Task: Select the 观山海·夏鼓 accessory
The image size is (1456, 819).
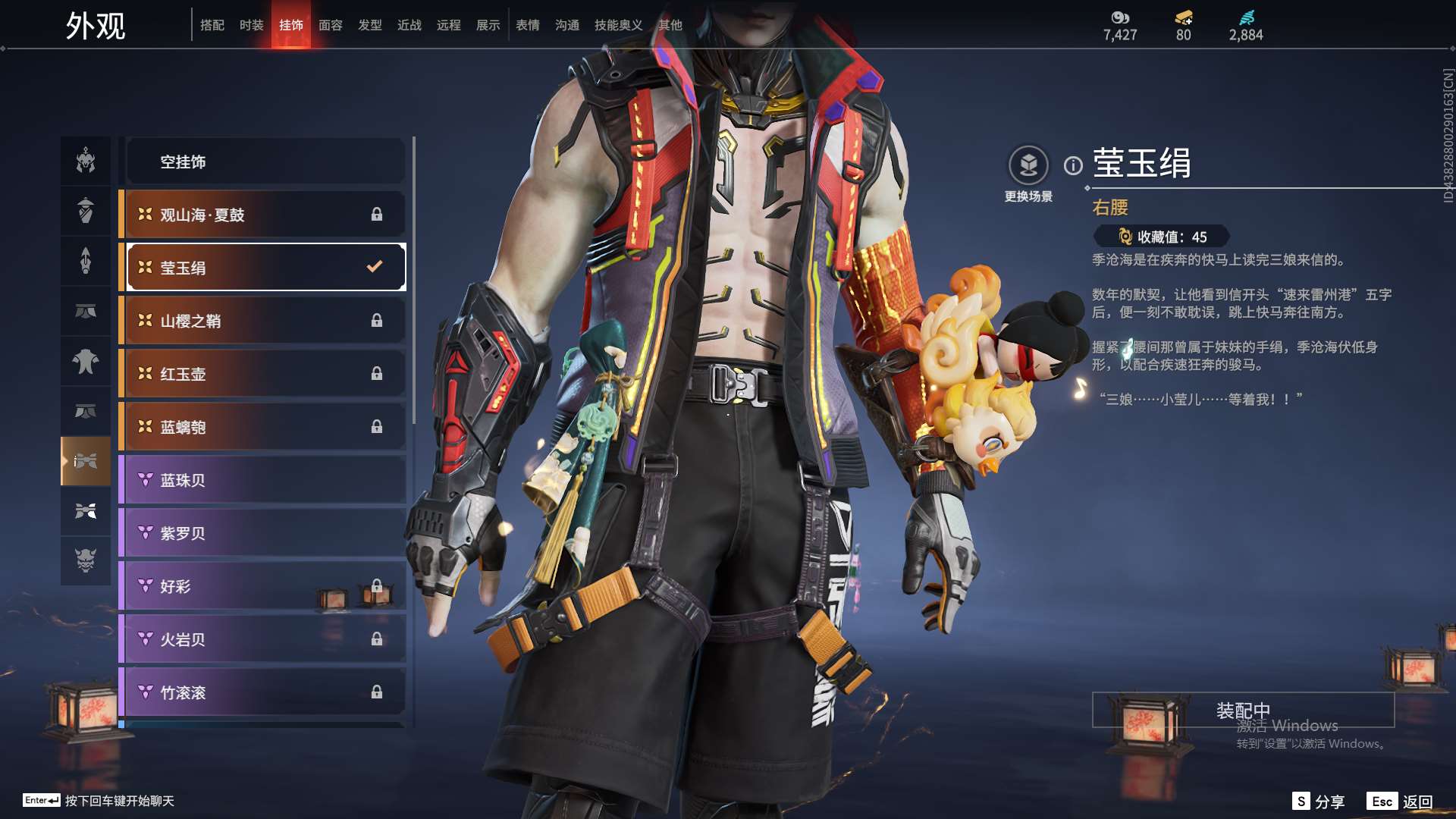Action: click(x=265, y=215)
